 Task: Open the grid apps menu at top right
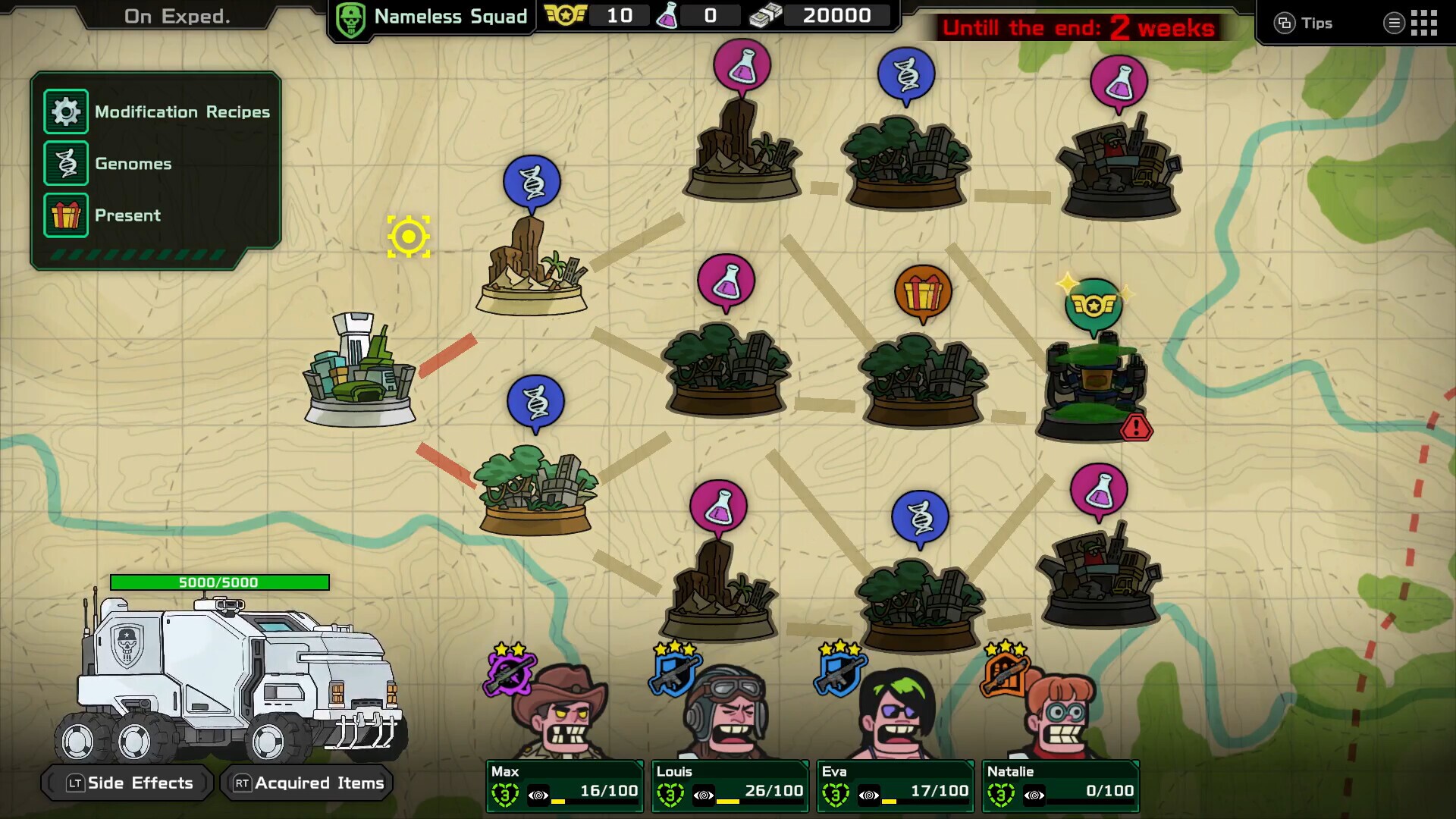(1426, 23)
